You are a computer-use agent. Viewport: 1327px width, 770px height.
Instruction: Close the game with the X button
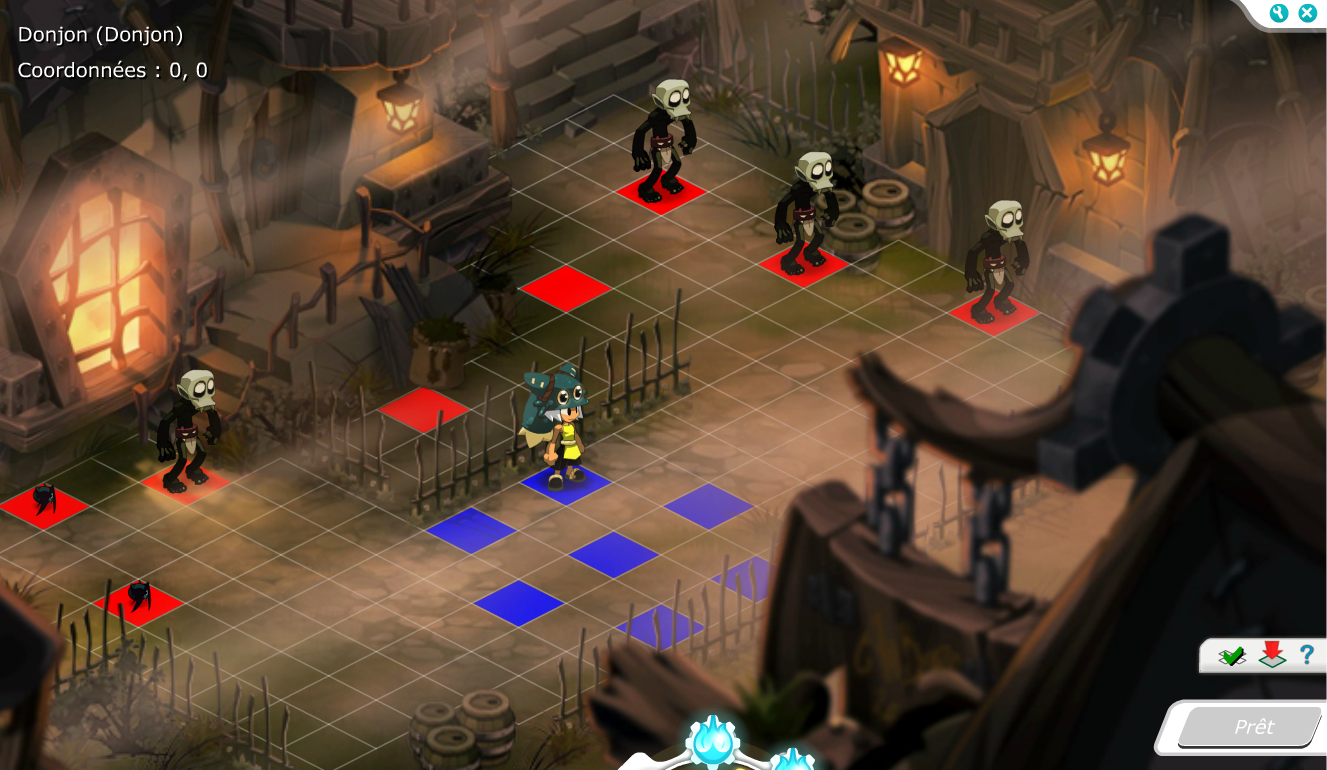pos(1307,13)
